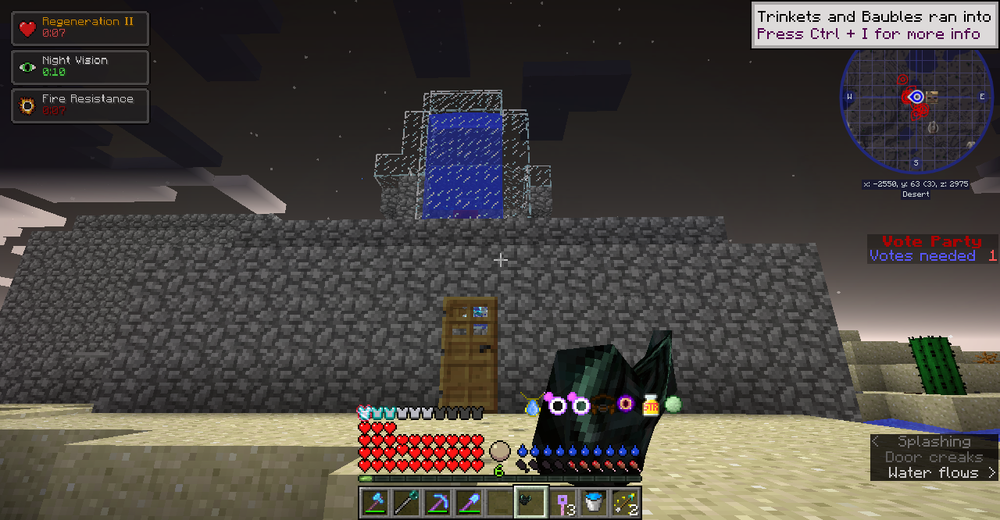Click the Trinkets and Baubles notification
1000x520 pixels.
[873, 25]
